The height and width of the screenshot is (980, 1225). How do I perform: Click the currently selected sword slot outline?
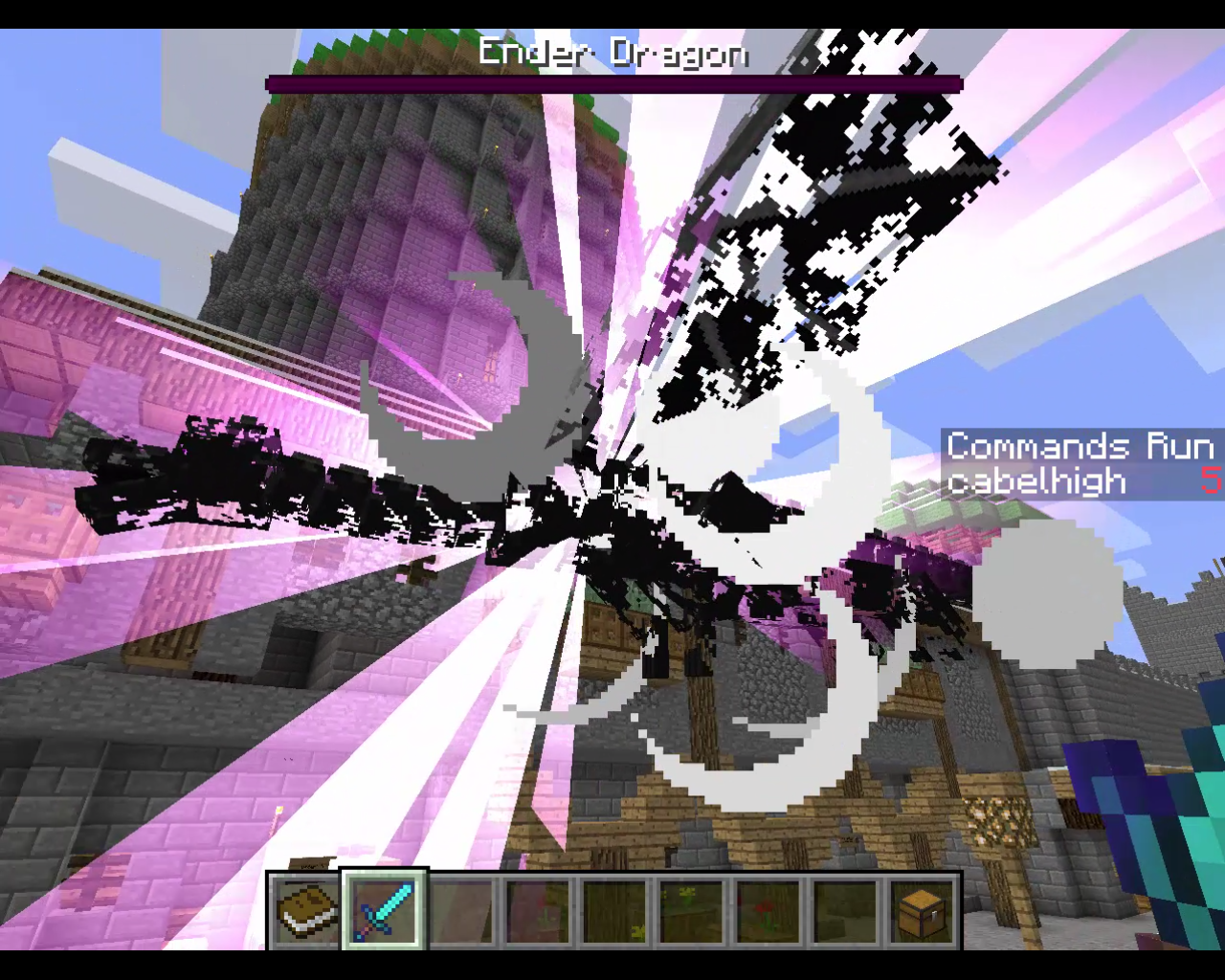pyautogui.click(x=382, y=914)
